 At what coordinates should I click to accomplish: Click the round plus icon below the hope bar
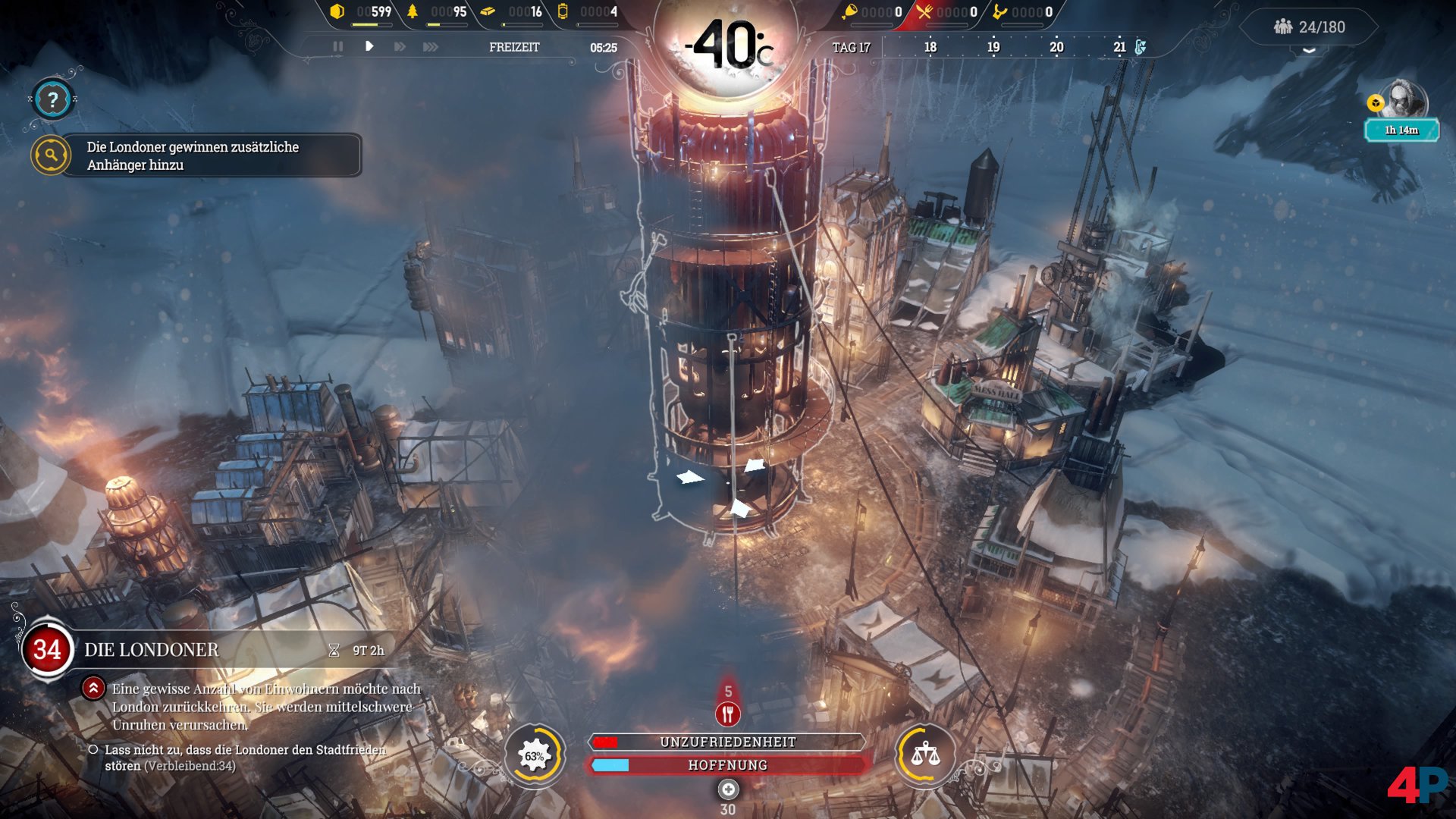coord(728,790)
